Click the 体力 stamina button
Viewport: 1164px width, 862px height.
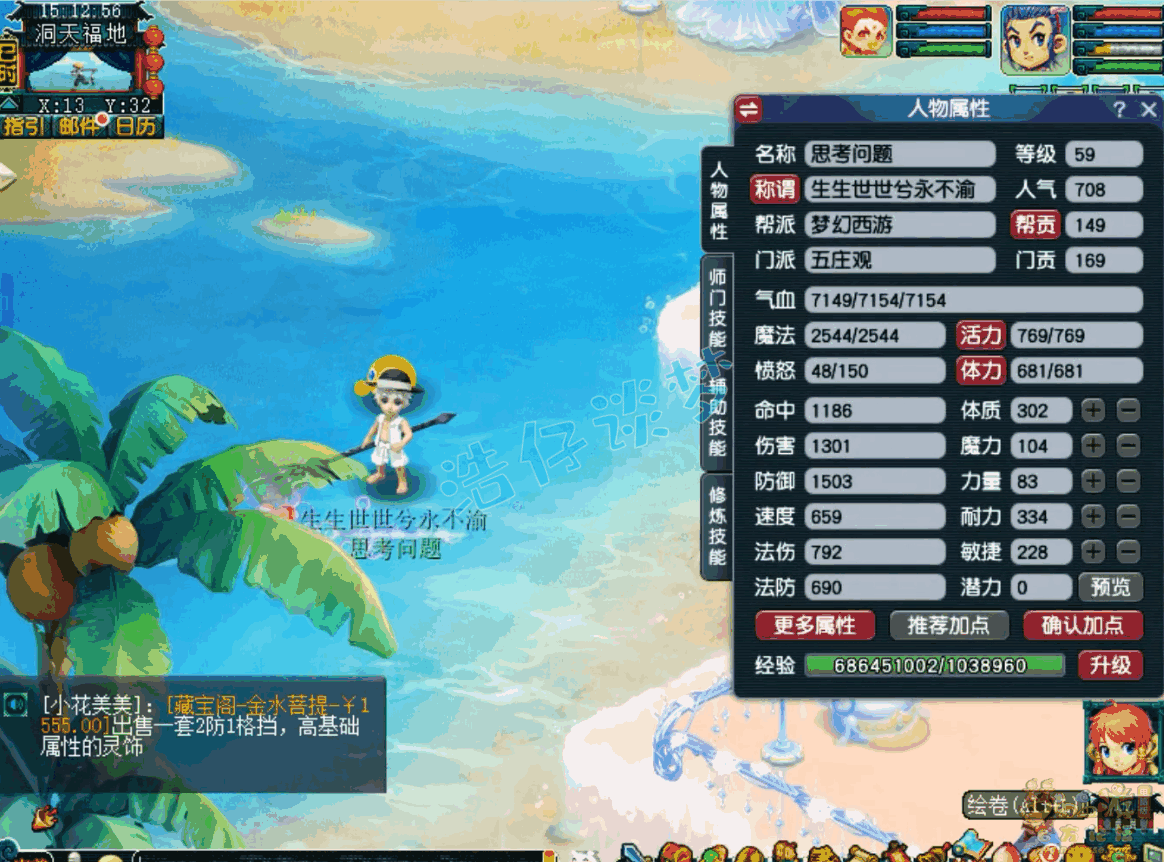pos(980,371)
